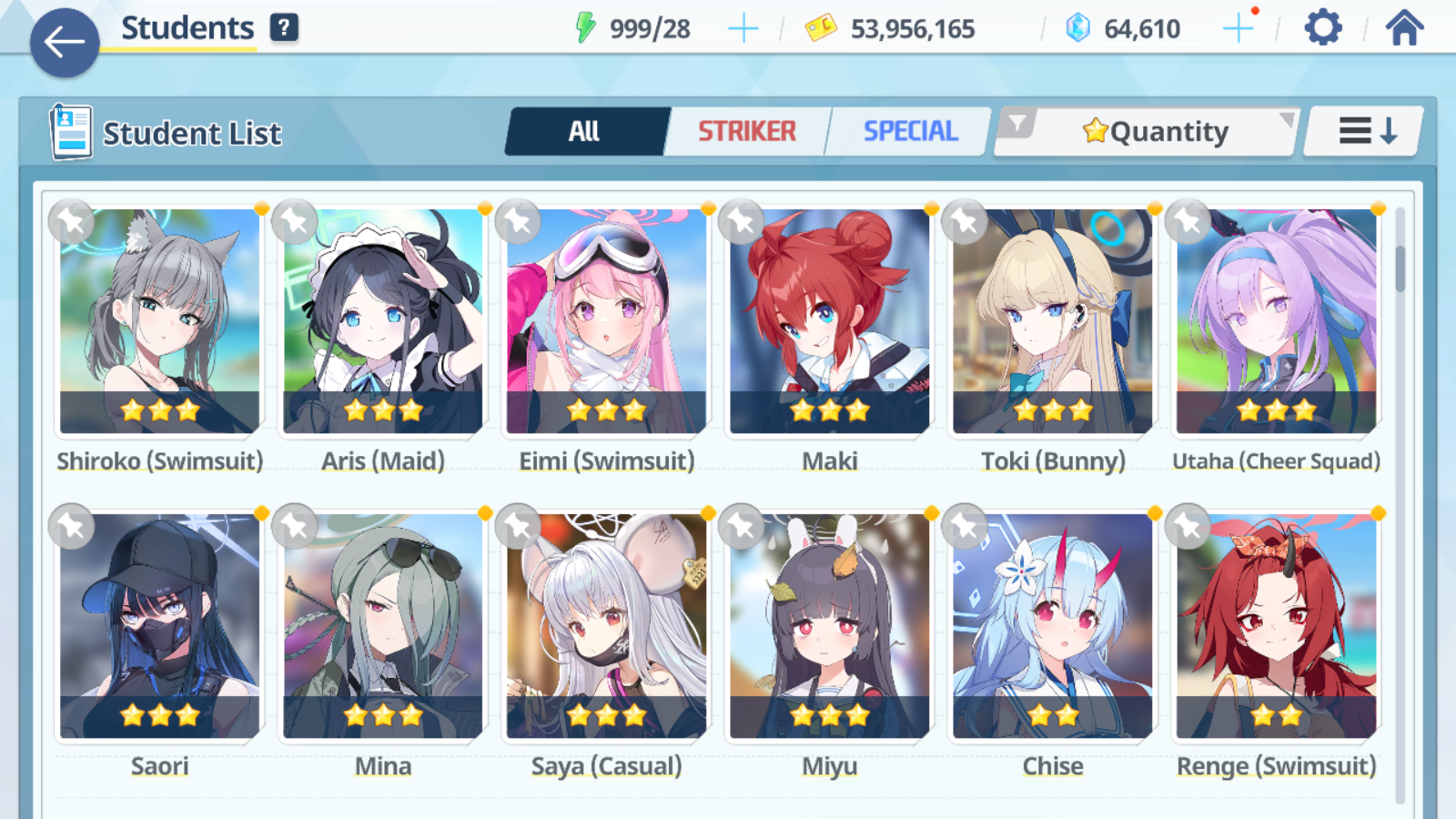Pin Shiroko (Swimsuit) using her pin toggle

(72, 221)
